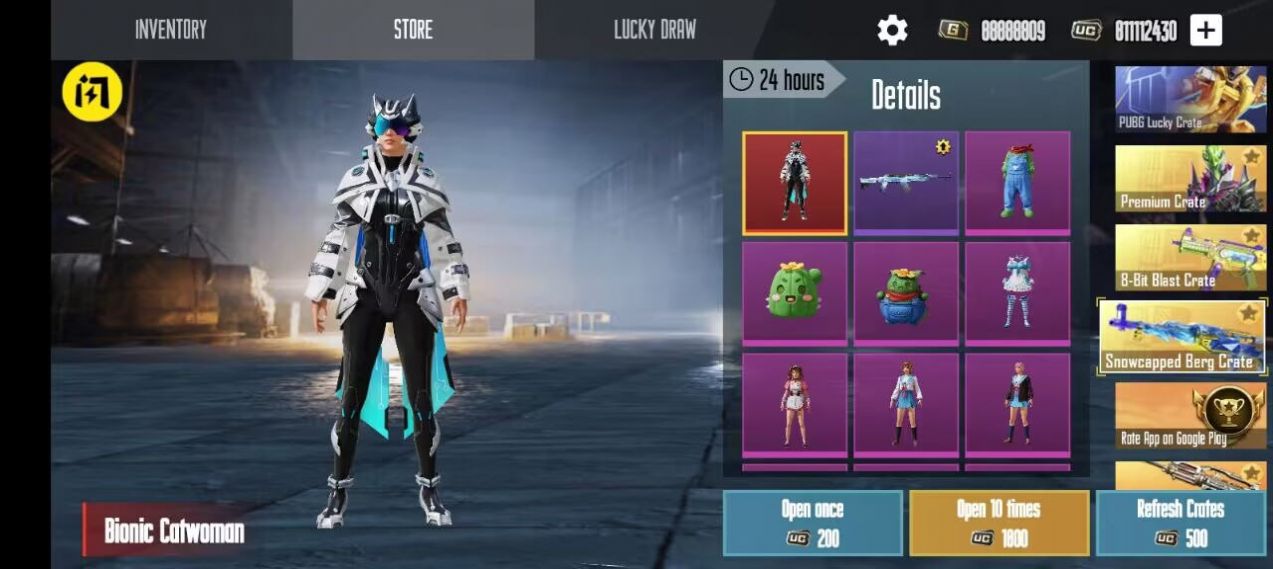Switch to the Inventory tab
Viewport: 1273px width, 569px height.
click(171, 30)
